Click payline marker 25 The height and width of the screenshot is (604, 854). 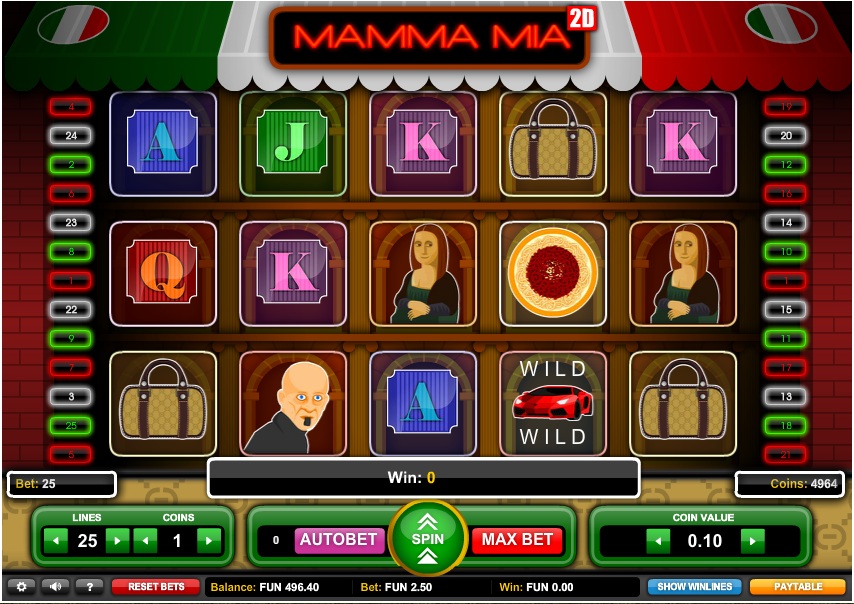[71, 426]
